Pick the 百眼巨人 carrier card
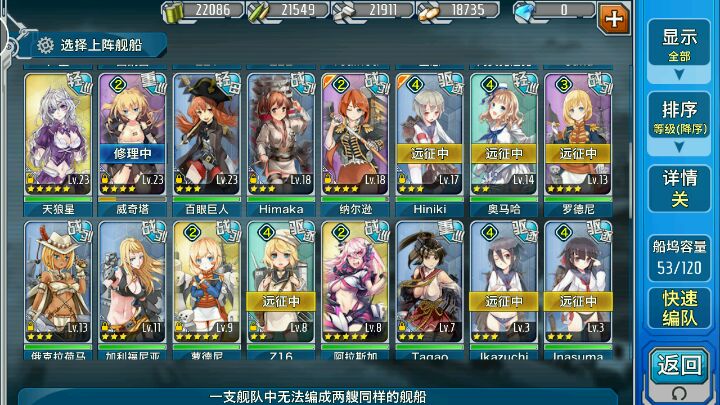Image resolution: width=720 pixels, height=405 pixels. [x=205, y=135]
